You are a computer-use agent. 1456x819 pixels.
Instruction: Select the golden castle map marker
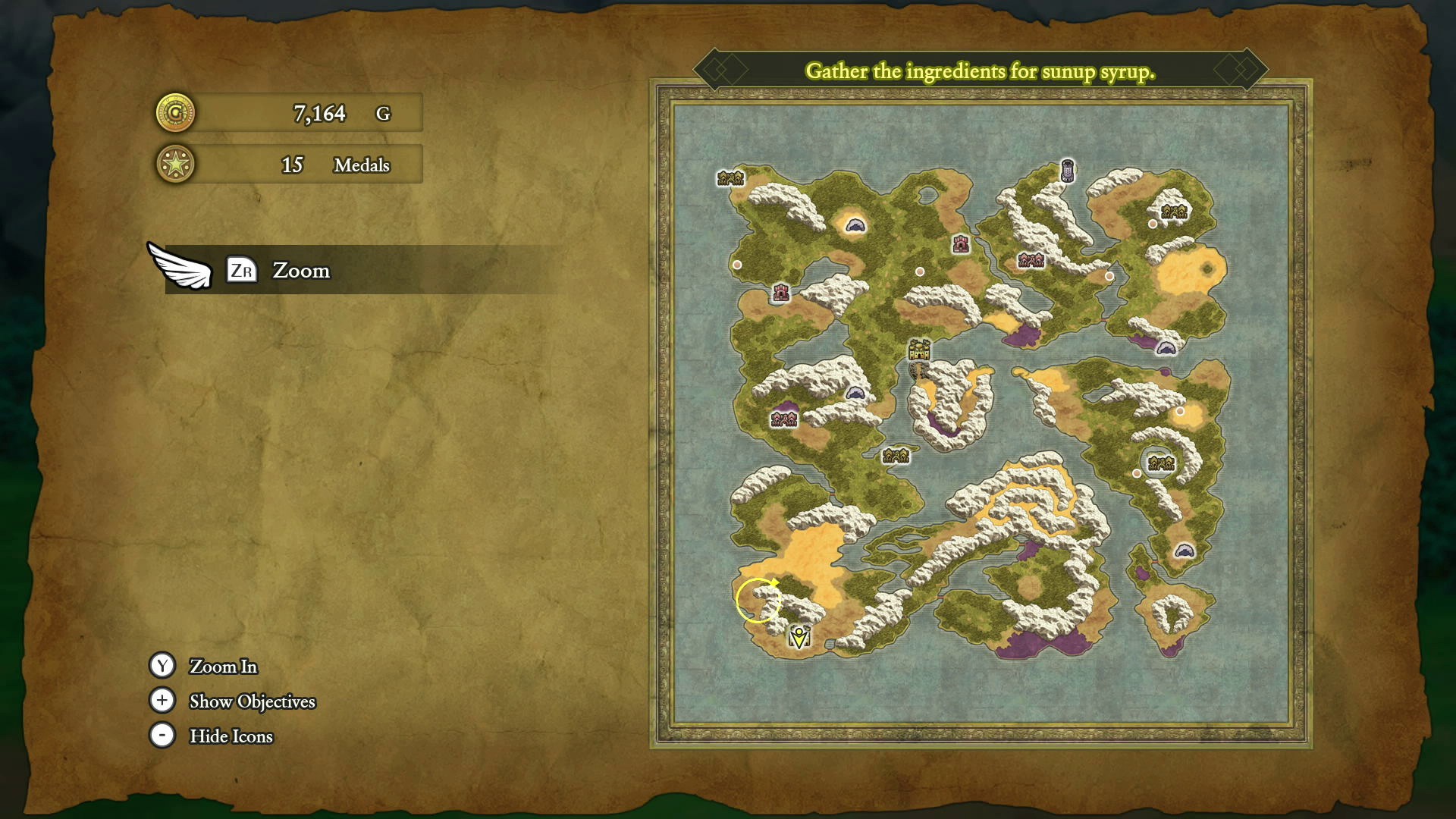[x=919, y=350]
